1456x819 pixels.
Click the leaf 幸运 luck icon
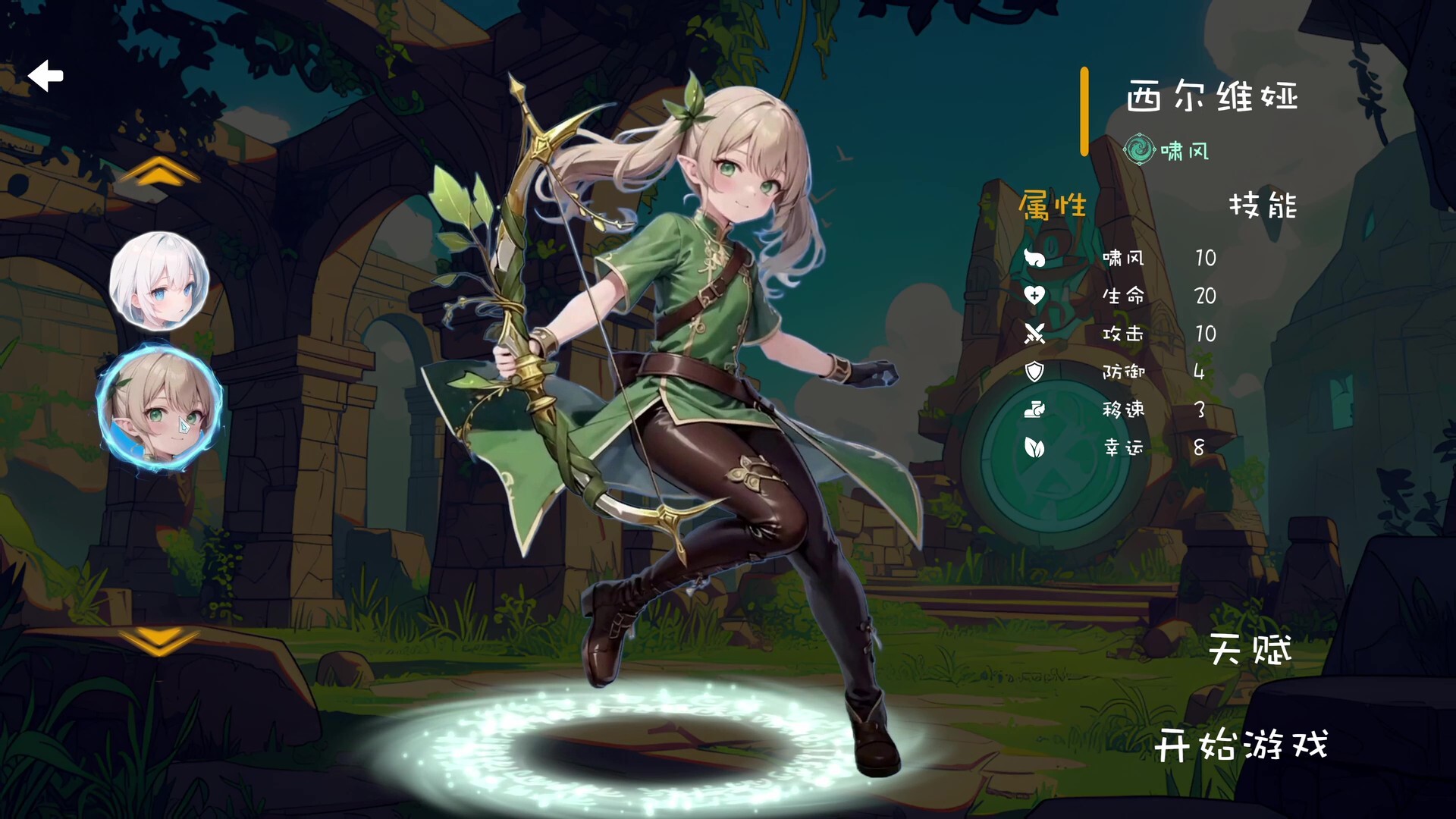pyautogui.click(x=1036, y=448)
